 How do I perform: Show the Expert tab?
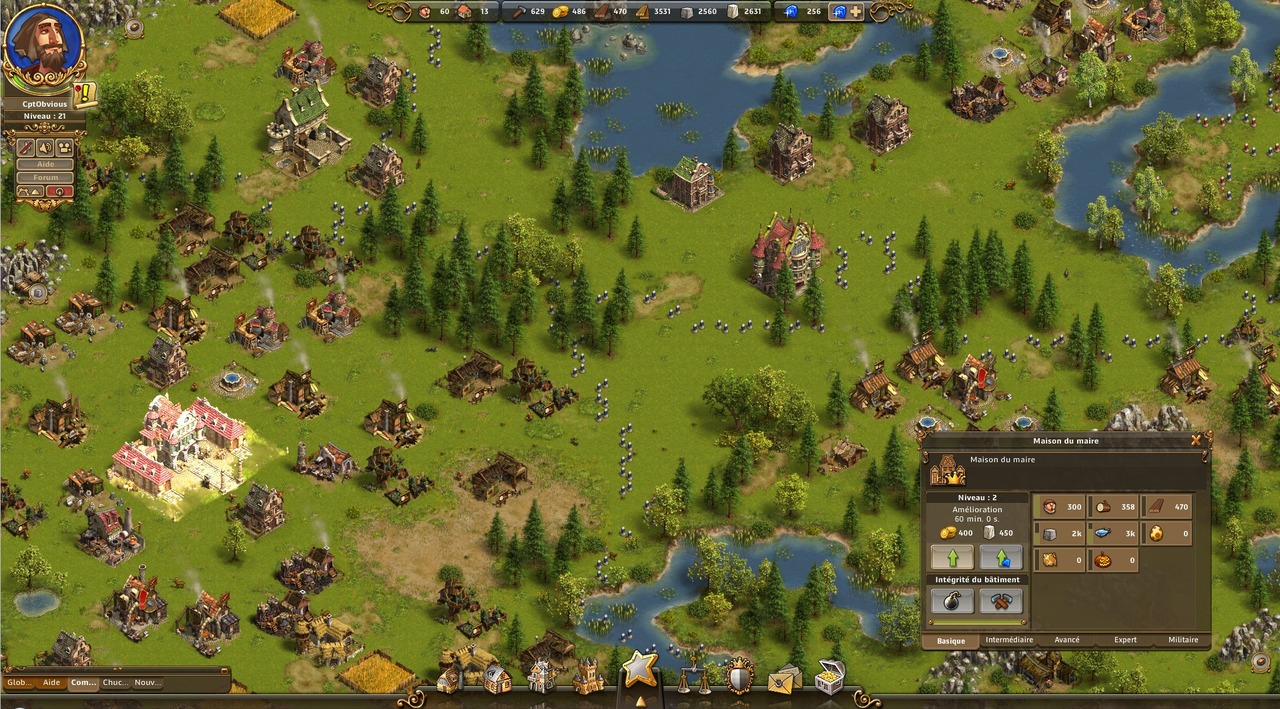click(x=1125, y=640)
